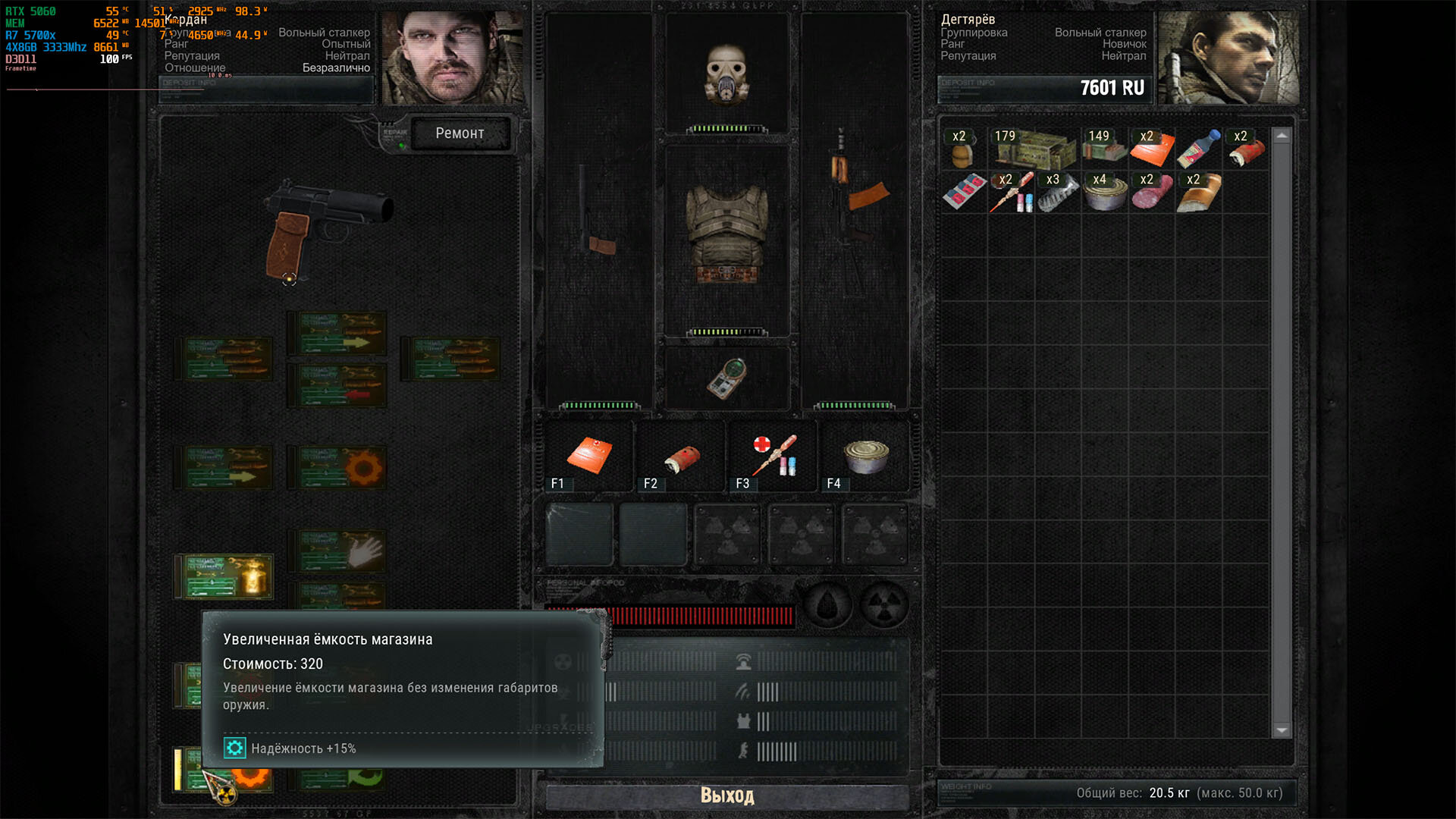1456x819 pixels.
Task: Choose the water bottle in inventory
Action: 1199,148
